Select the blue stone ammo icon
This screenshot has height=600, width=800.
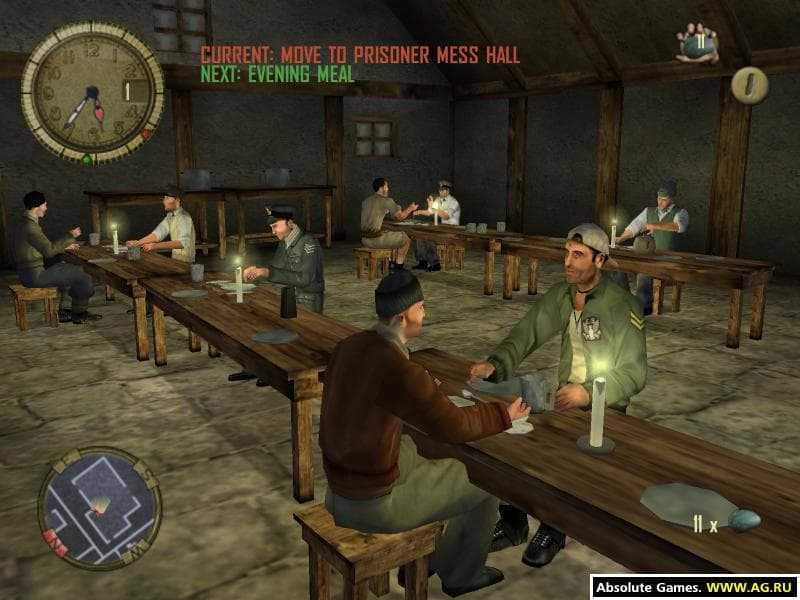(744, 520)
